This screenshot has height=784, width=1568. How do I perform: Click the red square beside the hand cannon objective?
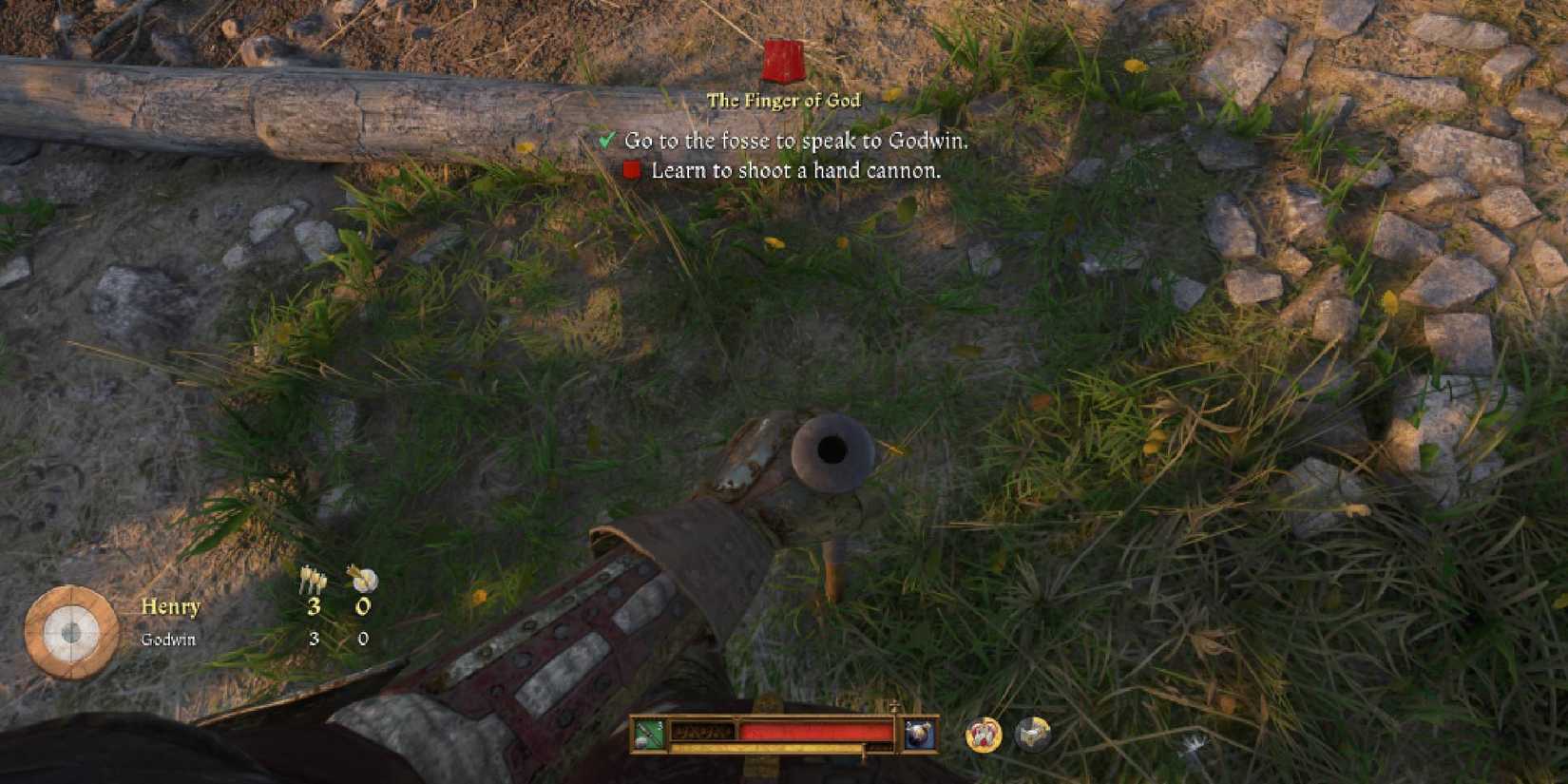pyautogui.click(x=631, y=171)
